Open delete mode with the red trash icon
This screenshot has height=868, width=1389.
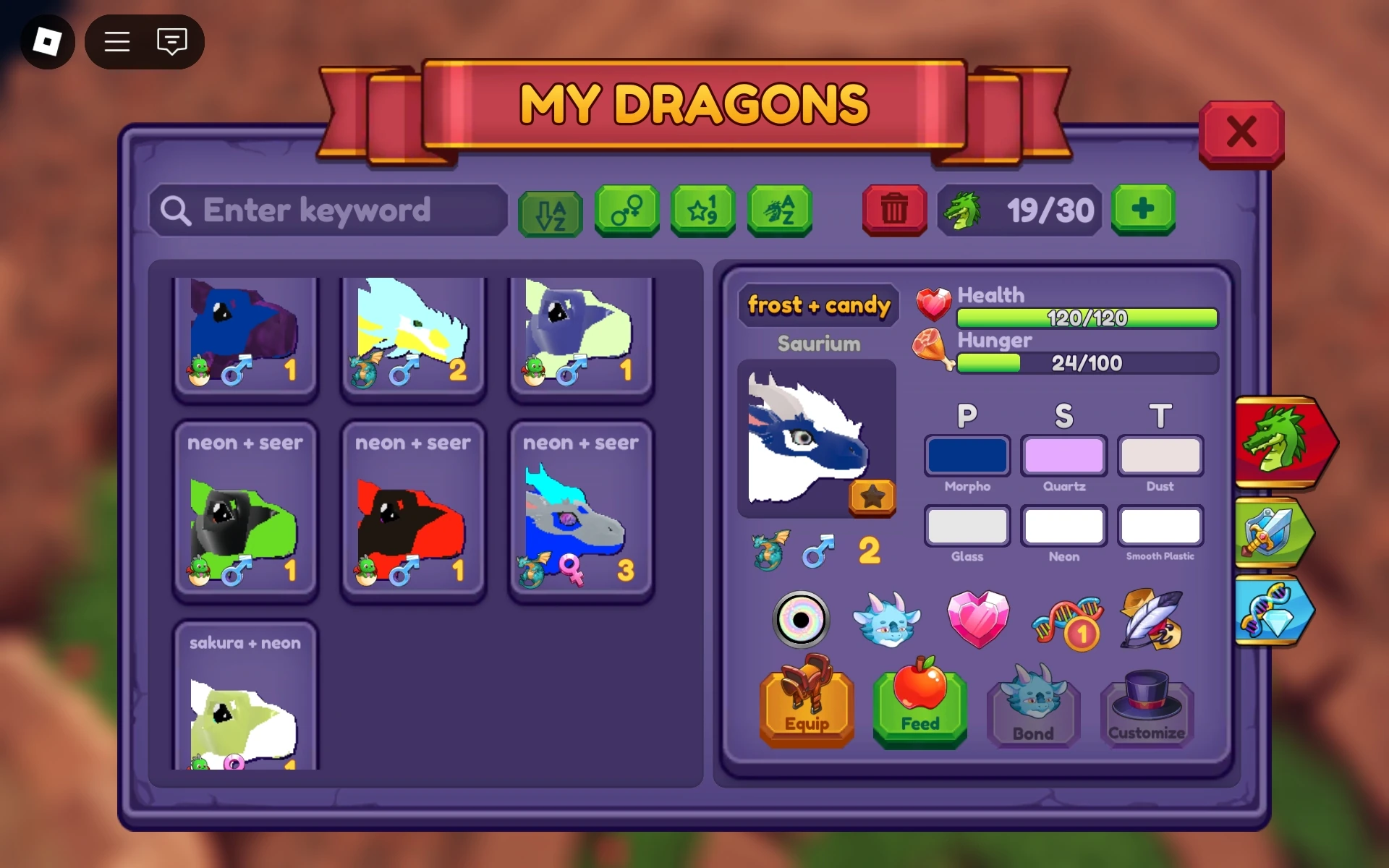coord(894,211)
